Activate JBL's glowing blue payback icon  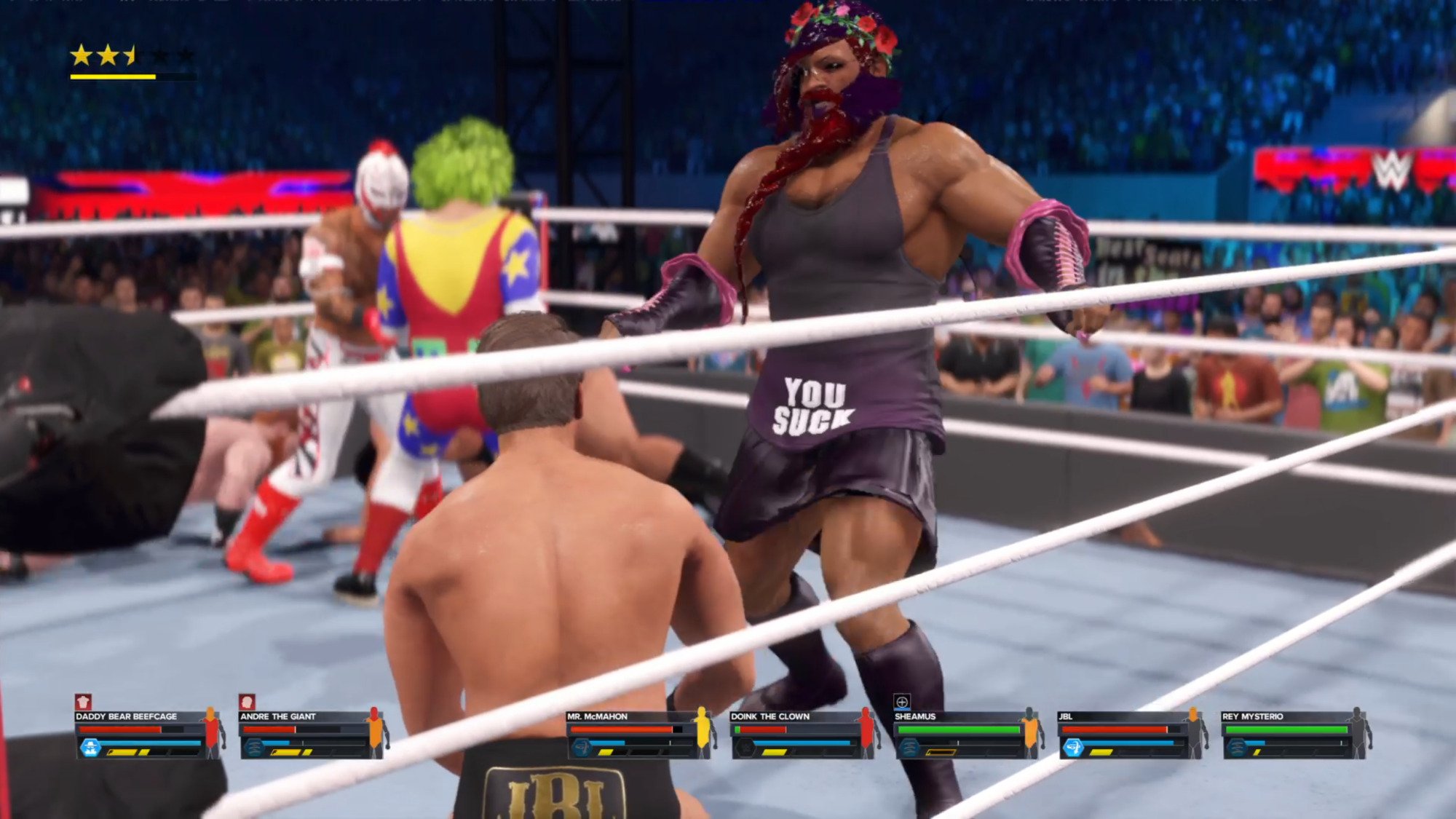(x=1073, y=748)
